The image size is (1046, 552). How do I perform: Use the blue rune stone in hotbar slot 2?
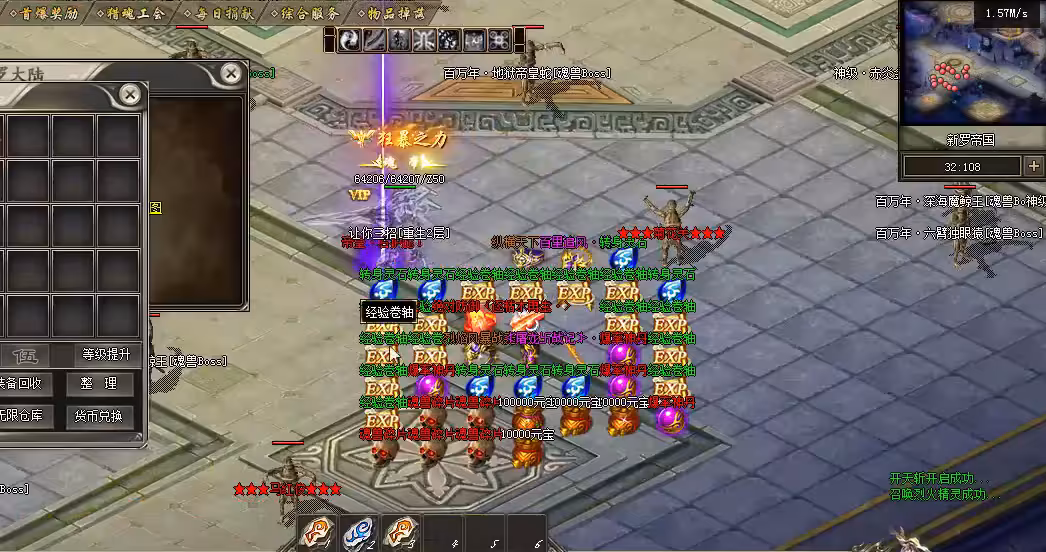(x=358, y=533)
